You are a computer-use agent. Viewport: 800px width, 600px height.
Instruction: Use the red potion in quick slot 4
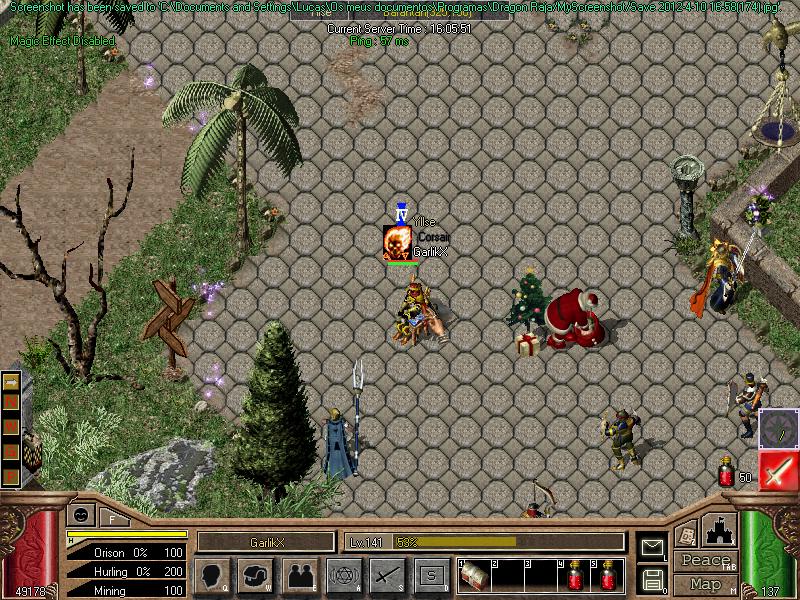click(x=577, y=577)
